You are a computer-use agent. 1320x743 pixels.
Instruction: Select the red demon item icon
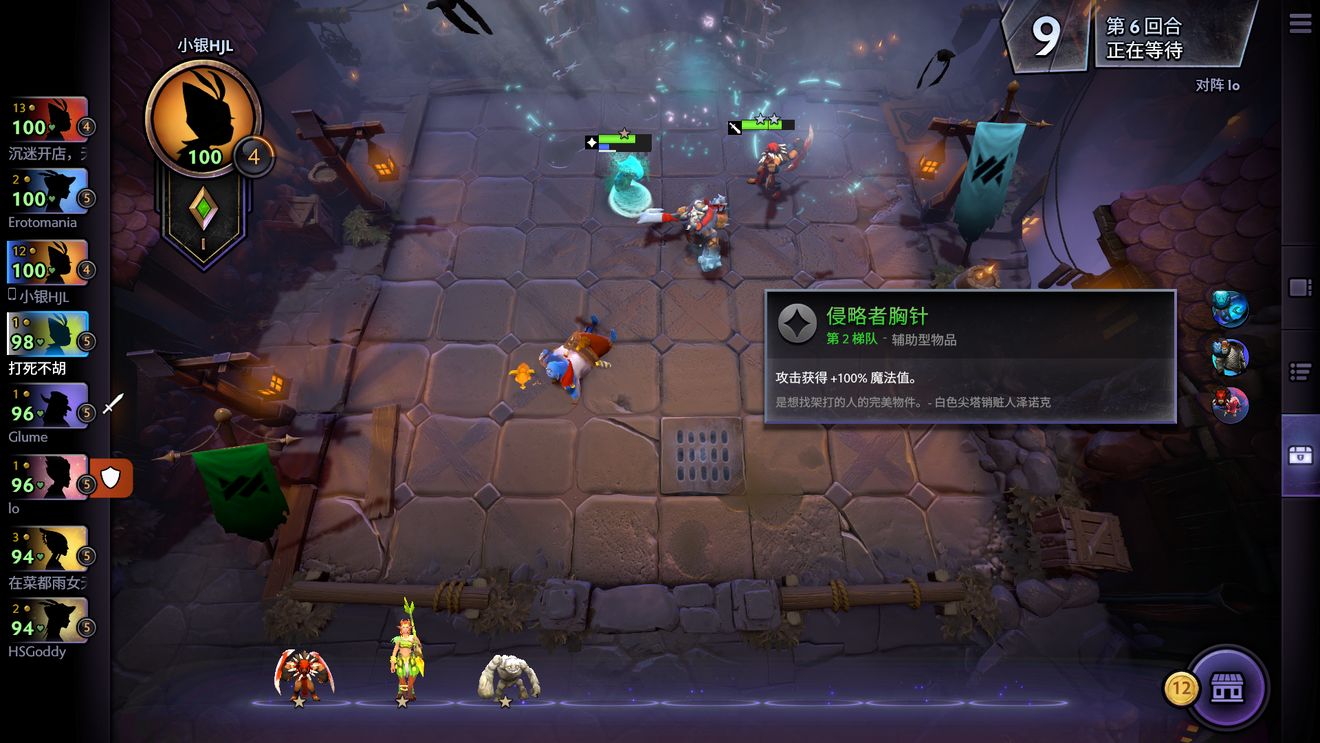1230,404
